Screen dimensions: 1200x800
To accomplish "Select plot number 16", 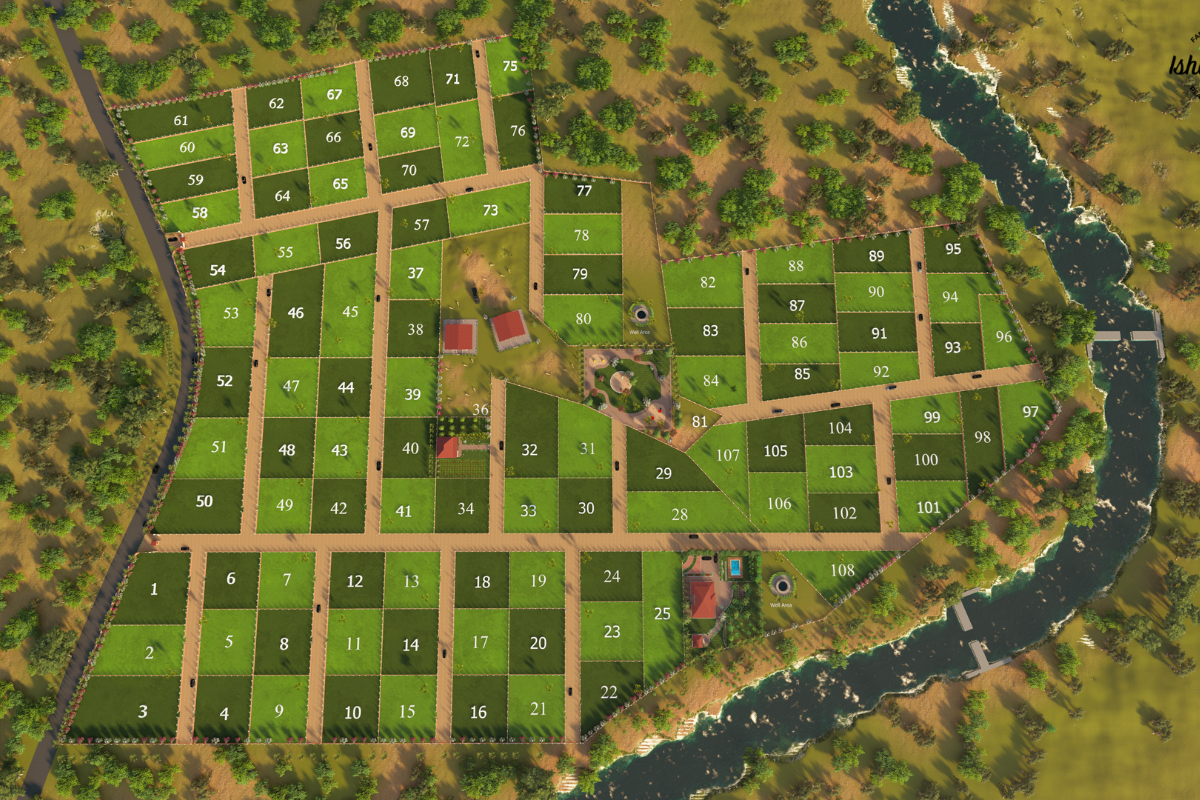I will [479, 712].
